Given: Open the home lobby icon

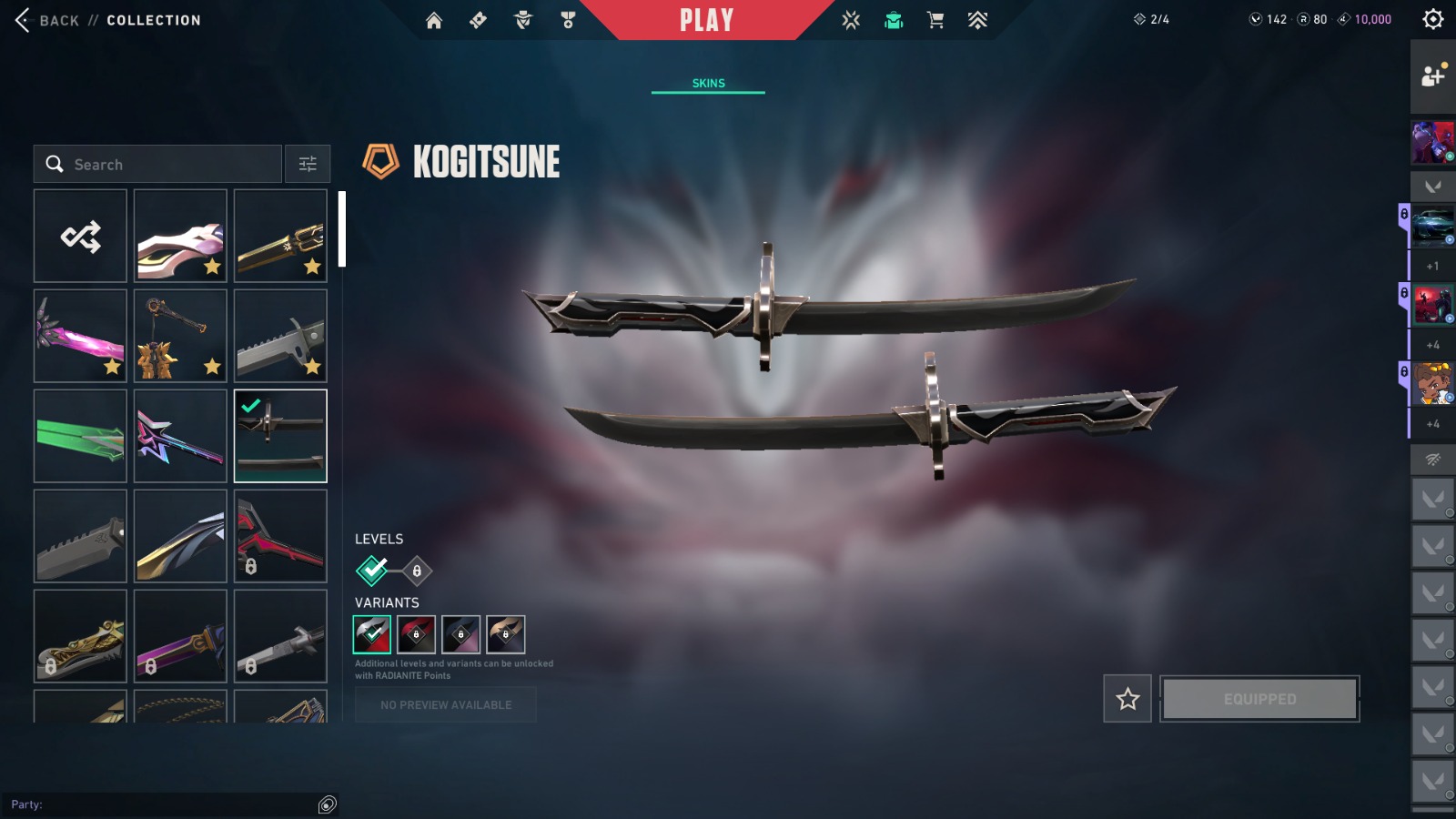Looking at the screenshot, I should click(x=434, y=20).
